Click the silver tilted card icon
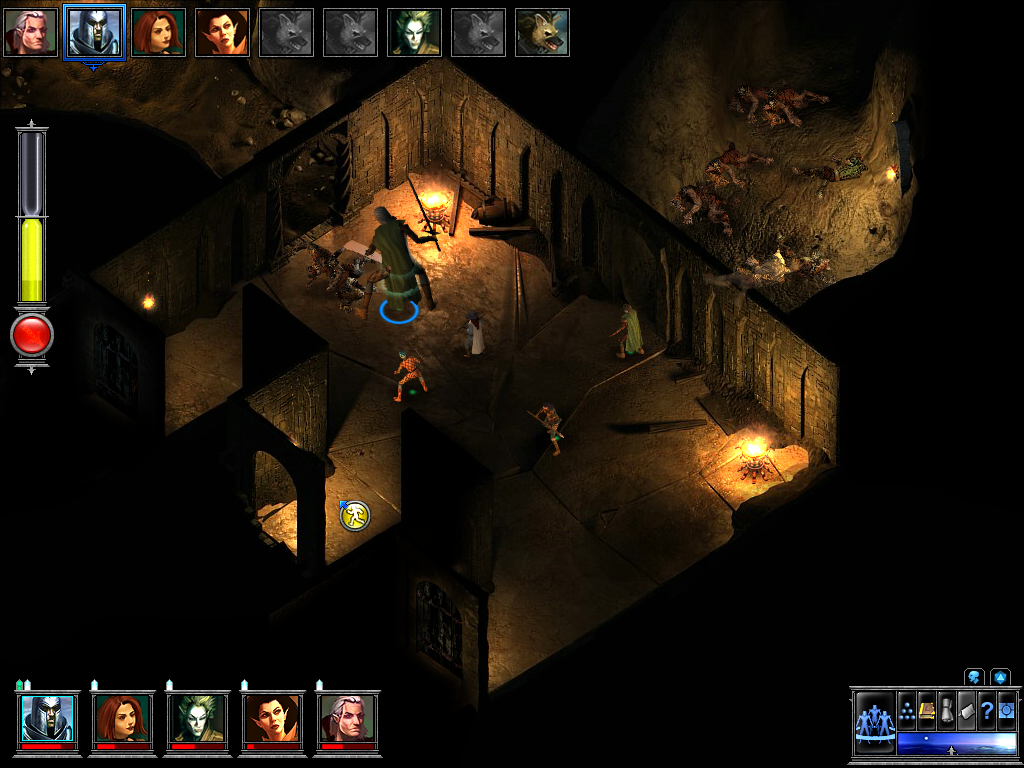The image size is (1024, 768). 967,710
